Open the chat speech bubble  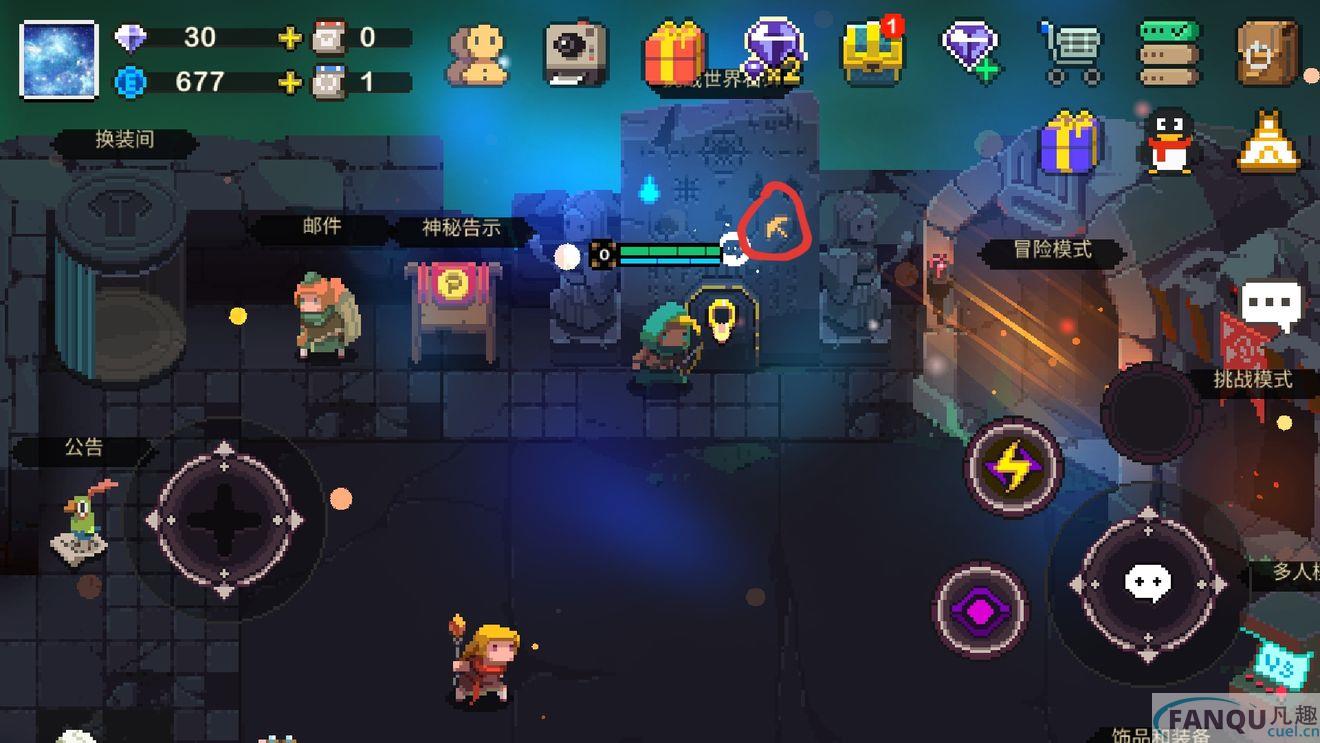pyautogui.click(x=1271, y=301)
